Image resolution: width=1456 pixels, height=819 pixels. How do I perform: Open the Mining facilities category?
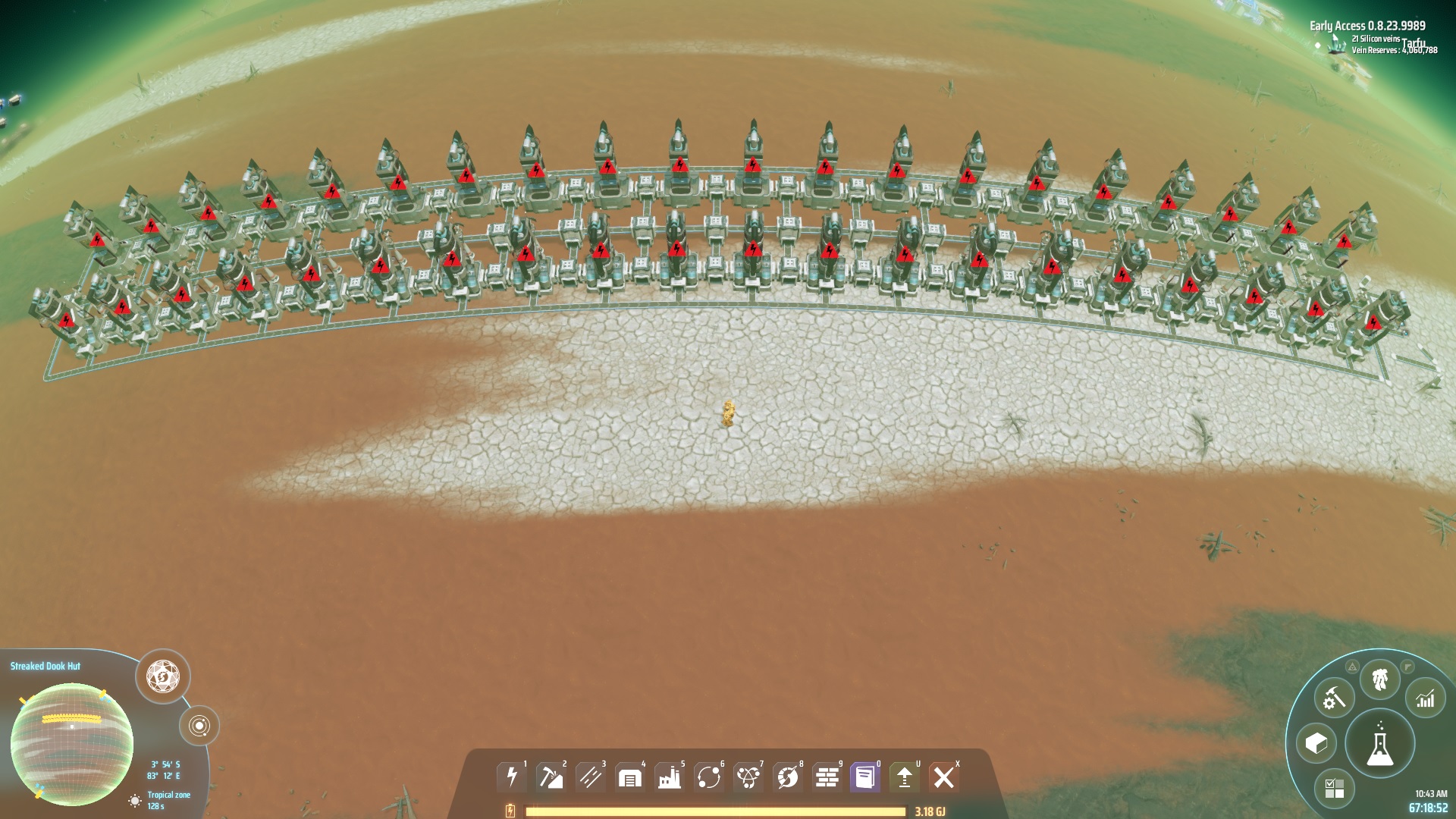551,776
